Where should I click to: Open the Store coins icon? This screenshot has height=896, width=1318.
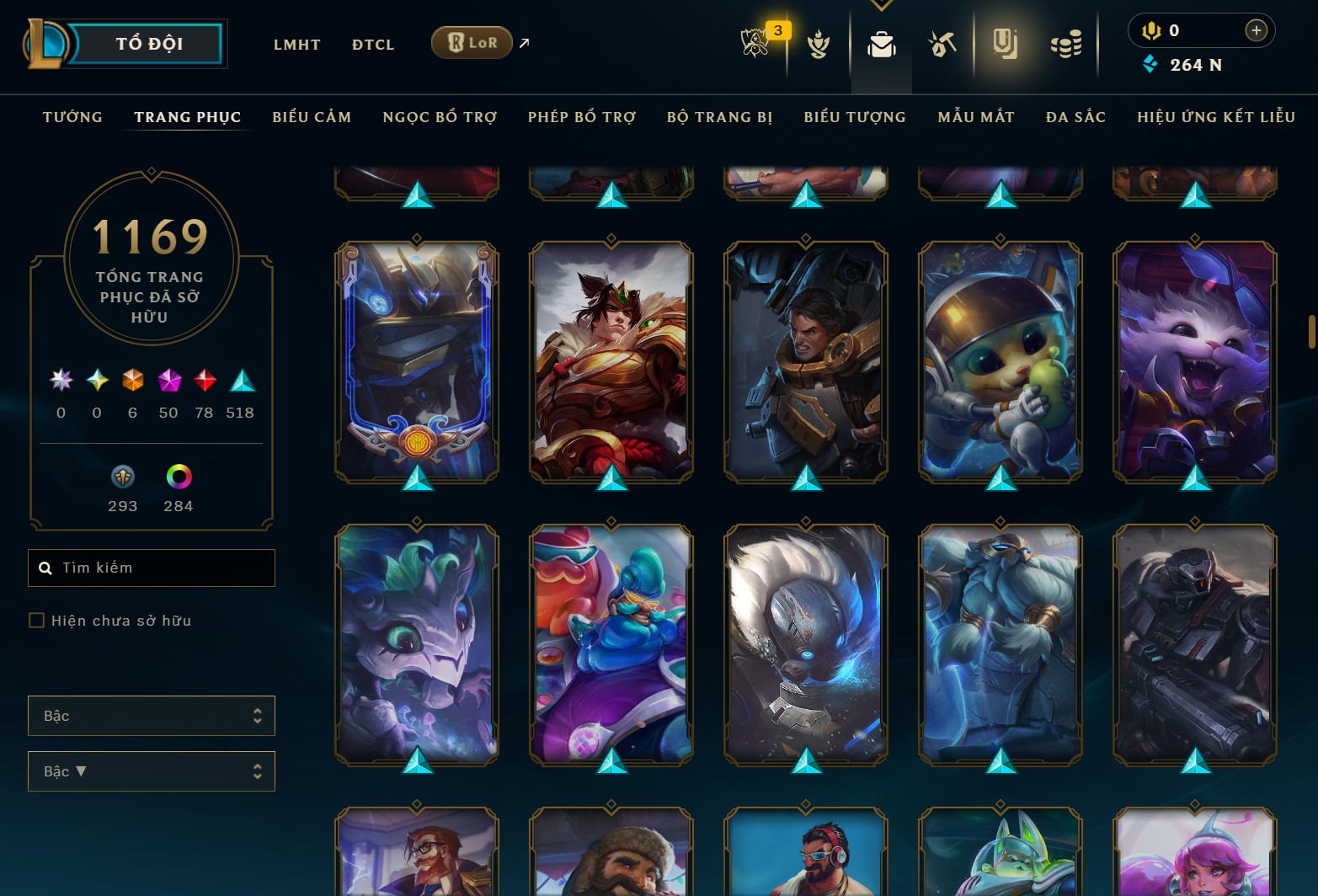coord(1065,46)
